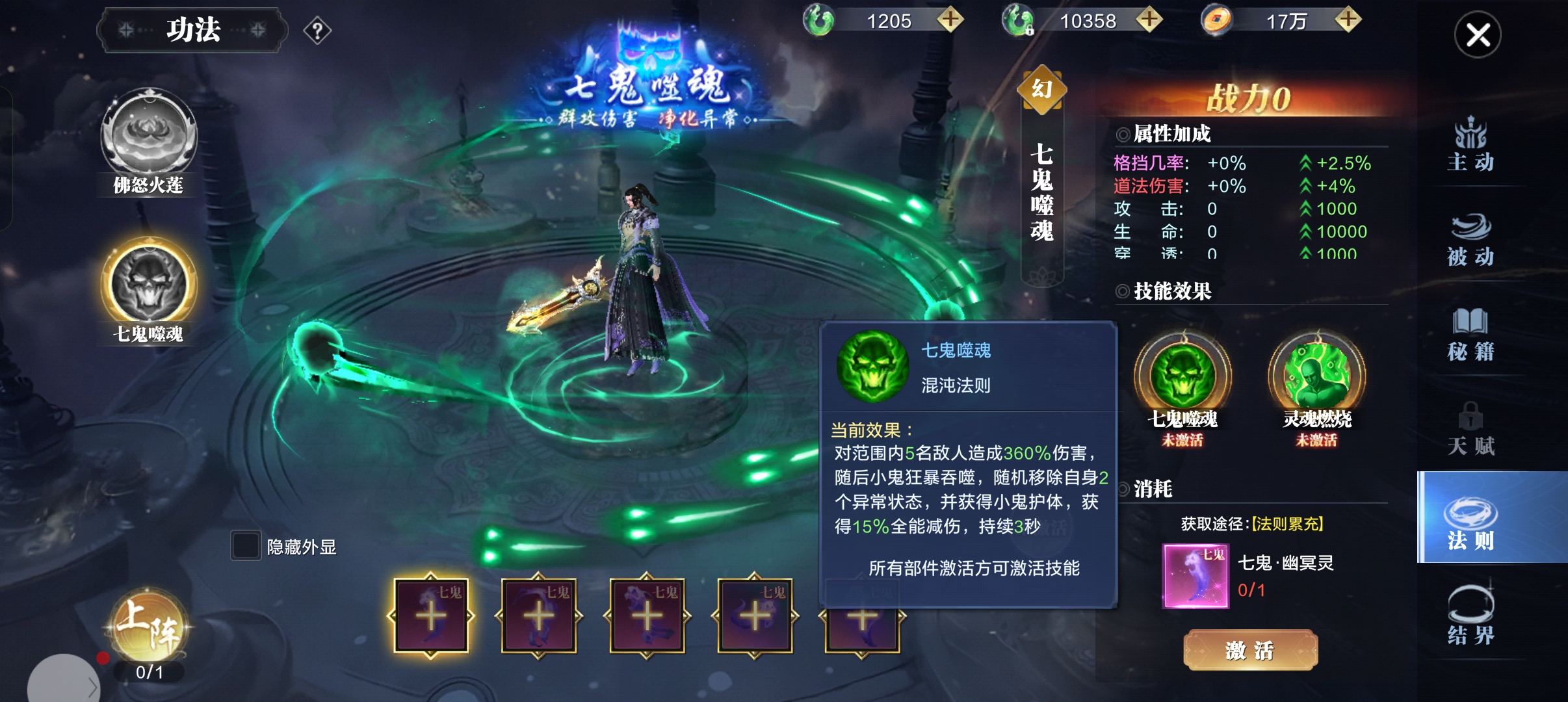Open the 结界 tab
This screenshot has height=702, width=1568.
point(1470,617)
